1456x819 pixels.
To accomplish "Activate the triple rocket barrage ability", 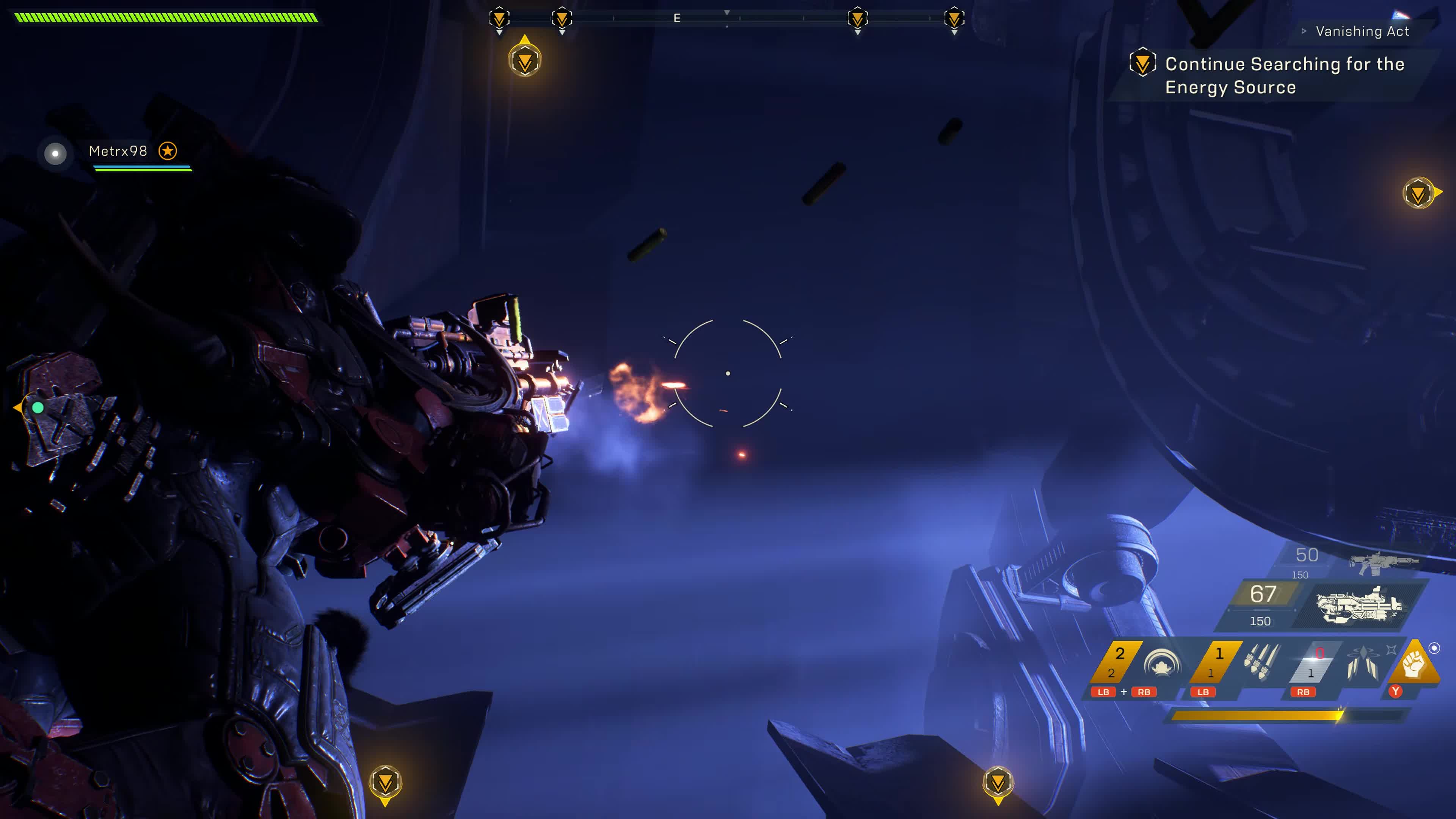I will 1261,662.
